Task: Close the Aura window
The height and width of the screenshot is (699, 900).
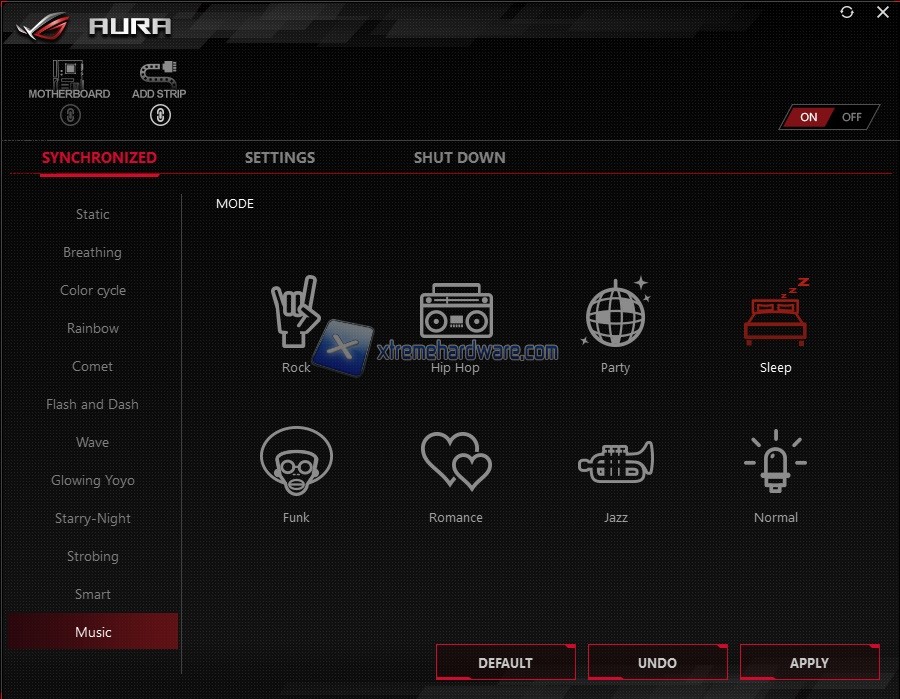Action: point(882,12)
